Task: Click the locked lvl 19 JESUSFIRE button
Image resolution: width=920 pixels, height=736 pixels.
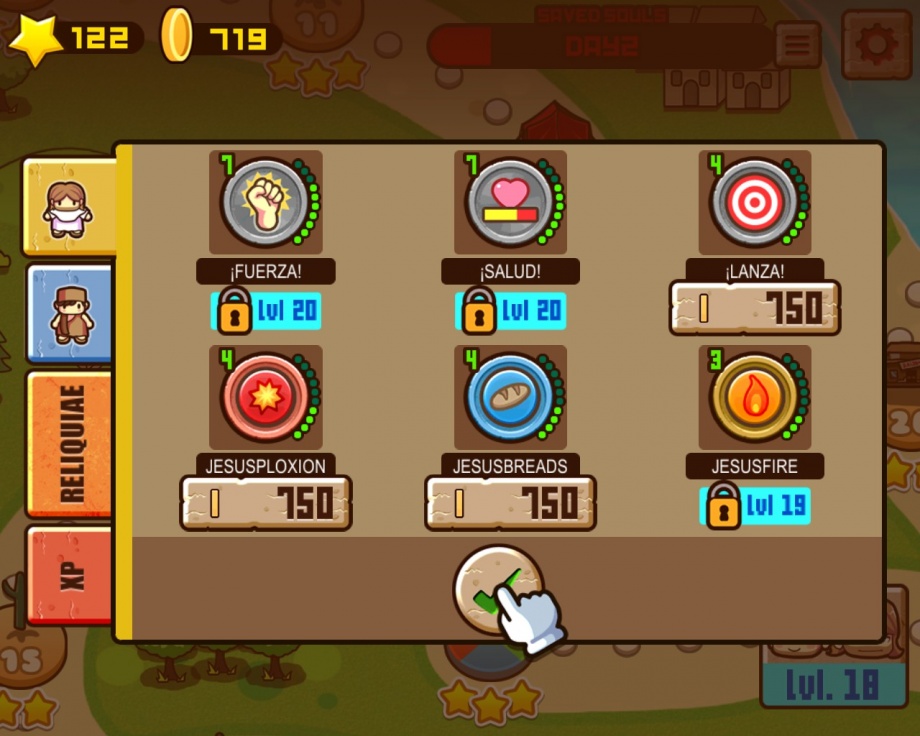Action: point(755,506)
